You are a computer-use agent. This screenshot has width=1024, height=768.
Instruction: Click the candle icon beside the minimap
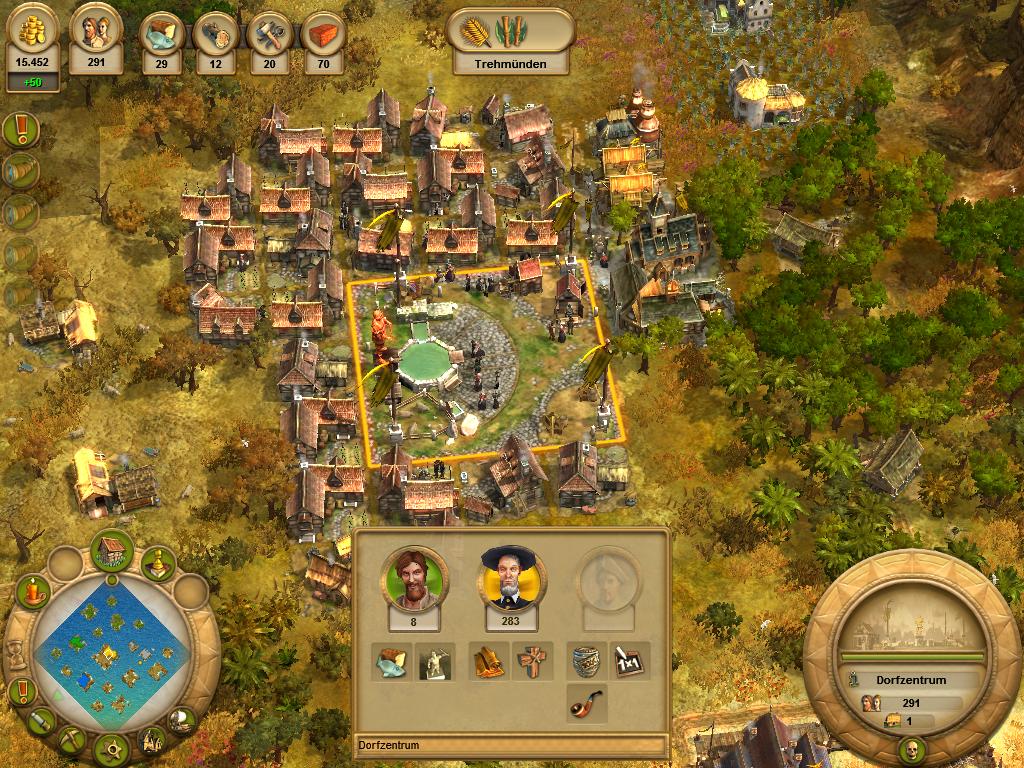(33, 592)
